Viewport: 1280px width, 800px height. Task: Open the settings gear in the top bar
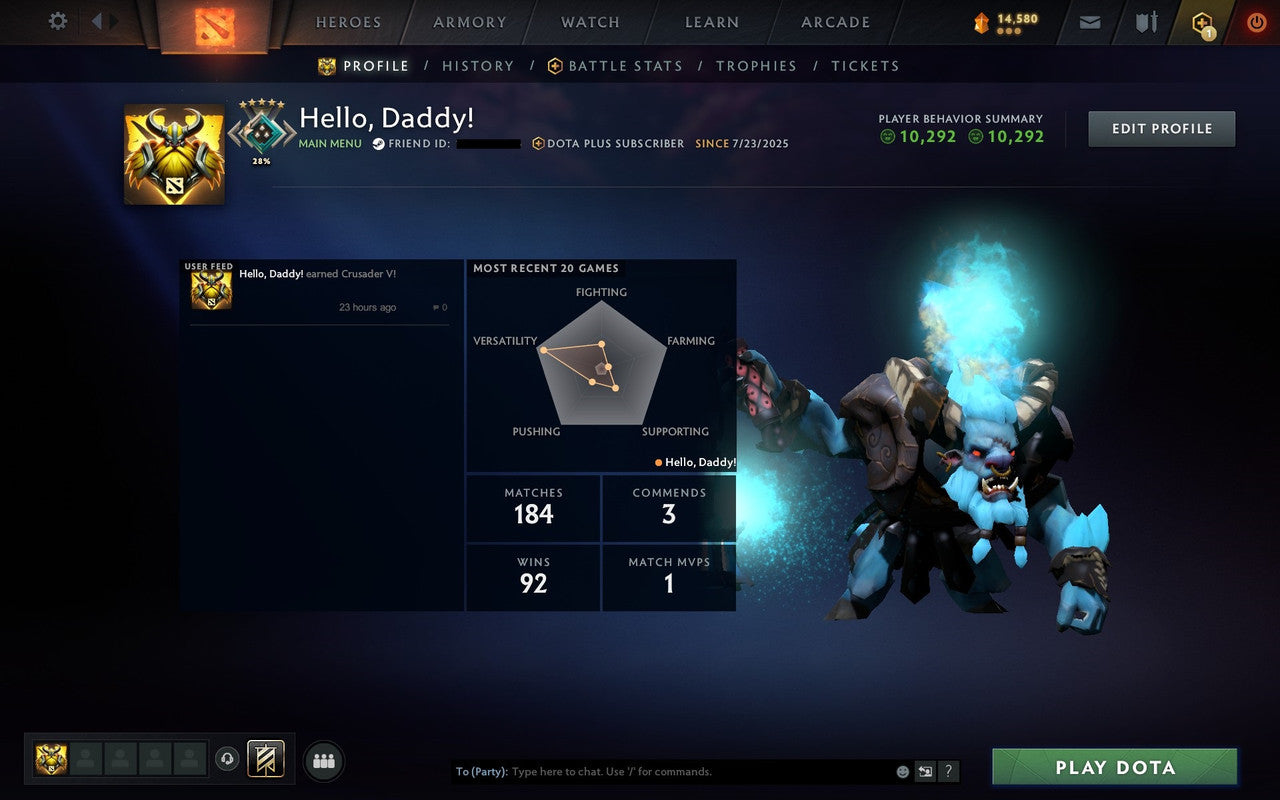point(57,21)
